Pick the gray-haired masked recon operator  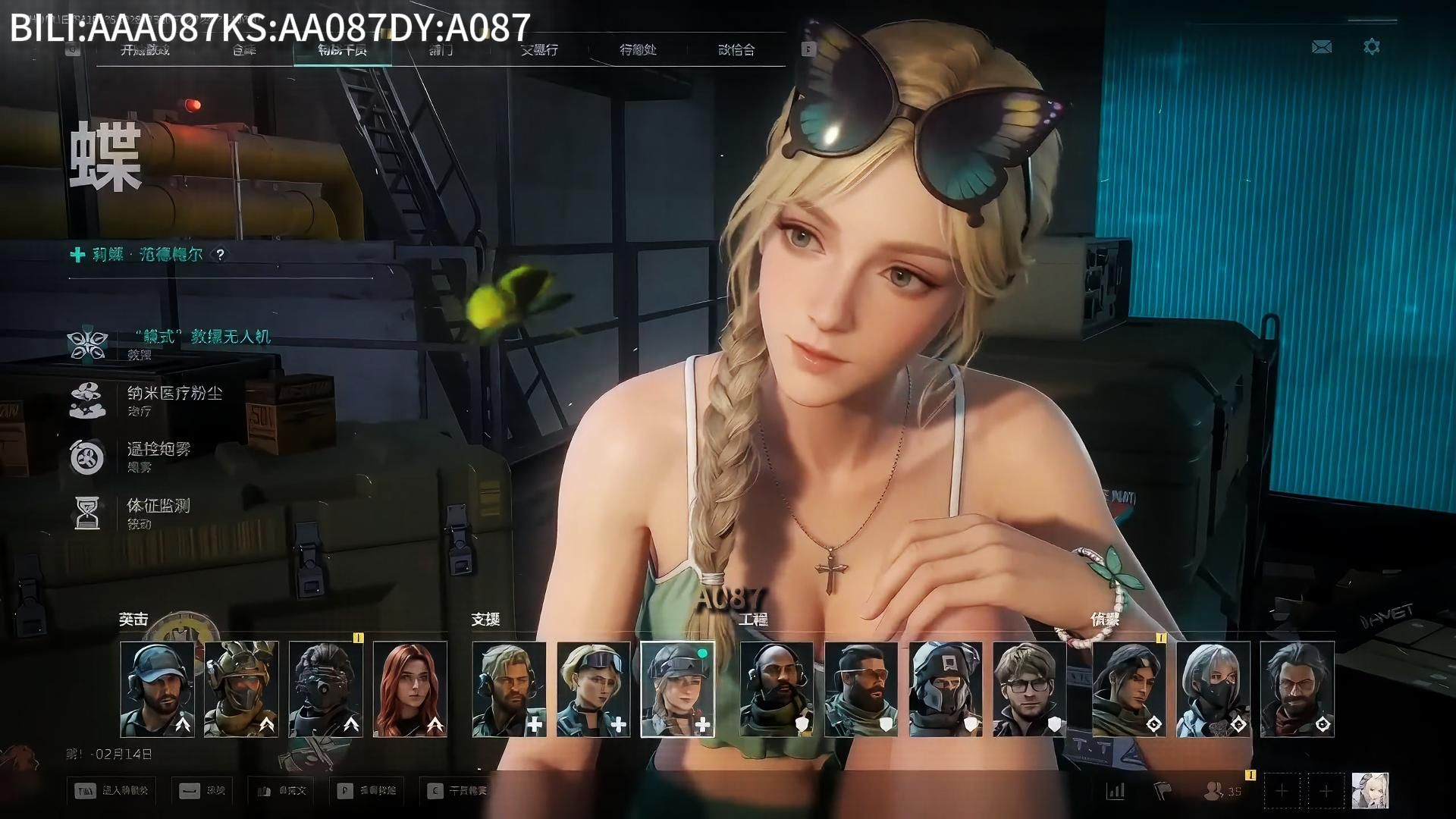click(1213, 689)
